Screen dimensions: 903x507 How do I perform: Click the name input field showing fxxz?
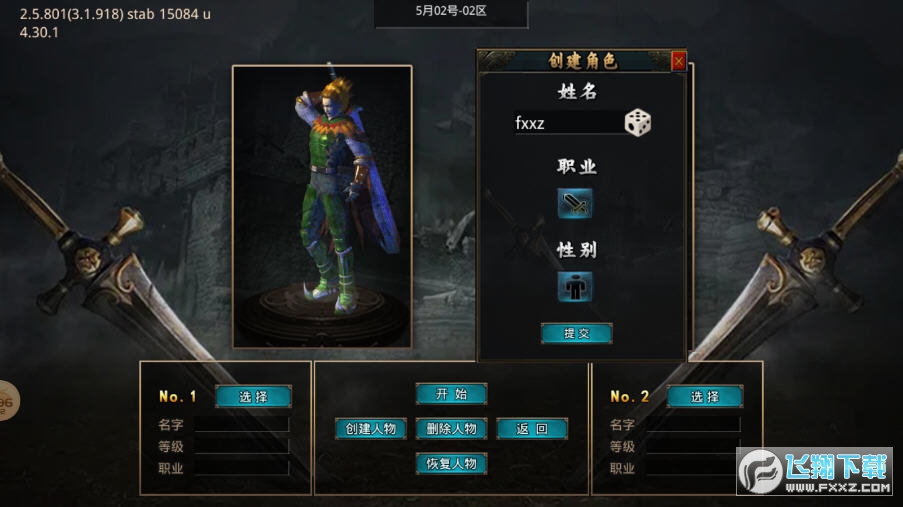tap(567, 123)
